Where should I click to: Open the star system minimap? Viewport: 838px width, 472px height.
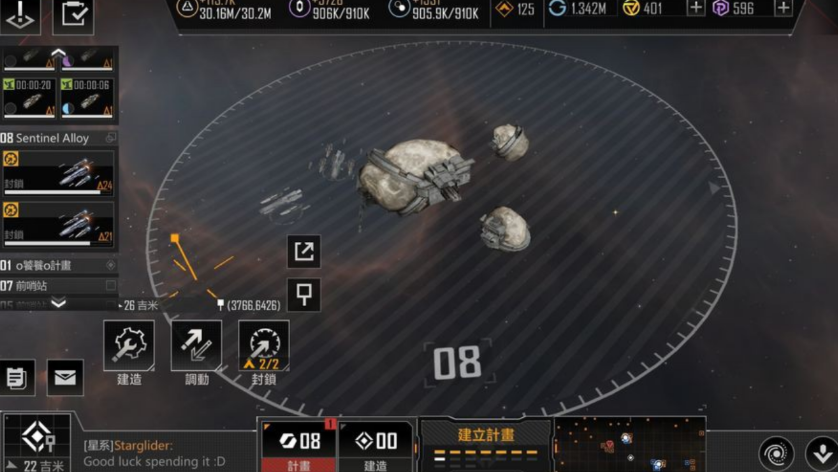click(628, 445)
